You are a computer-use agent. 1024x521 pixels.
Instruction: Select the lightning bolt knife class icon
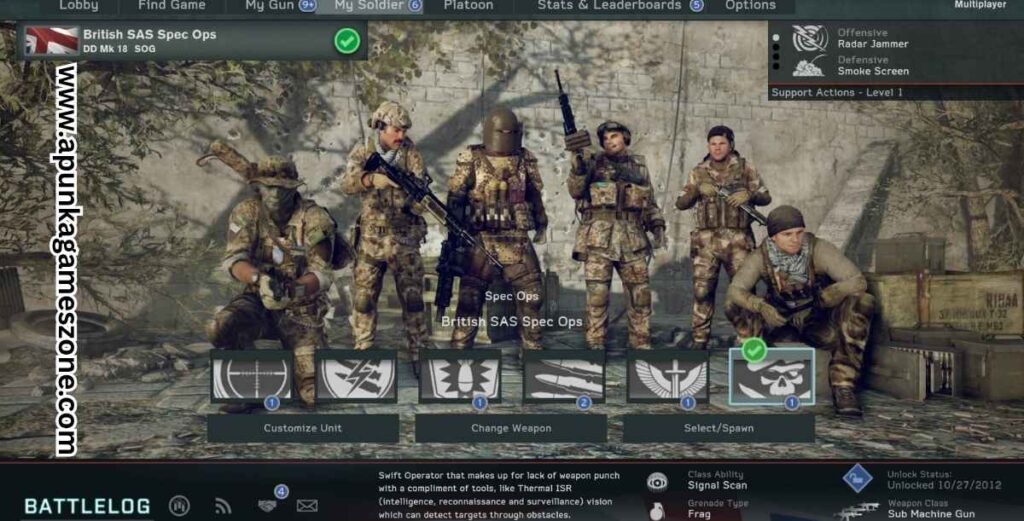pyautogui.click(x=356, y=376)
